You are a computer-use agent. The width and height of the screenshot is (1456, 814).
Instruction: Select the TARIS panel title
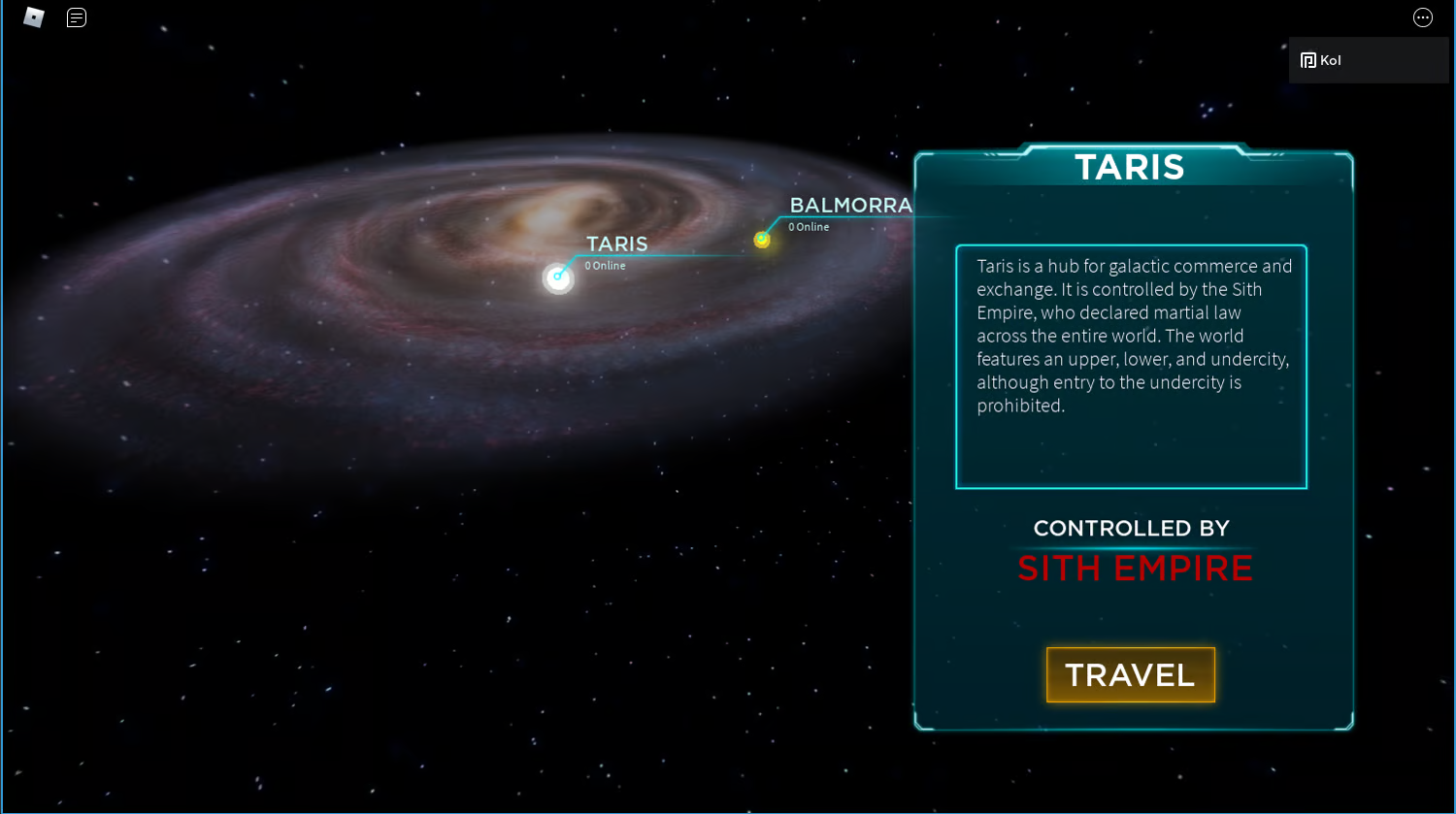[x=1130, y=167]
